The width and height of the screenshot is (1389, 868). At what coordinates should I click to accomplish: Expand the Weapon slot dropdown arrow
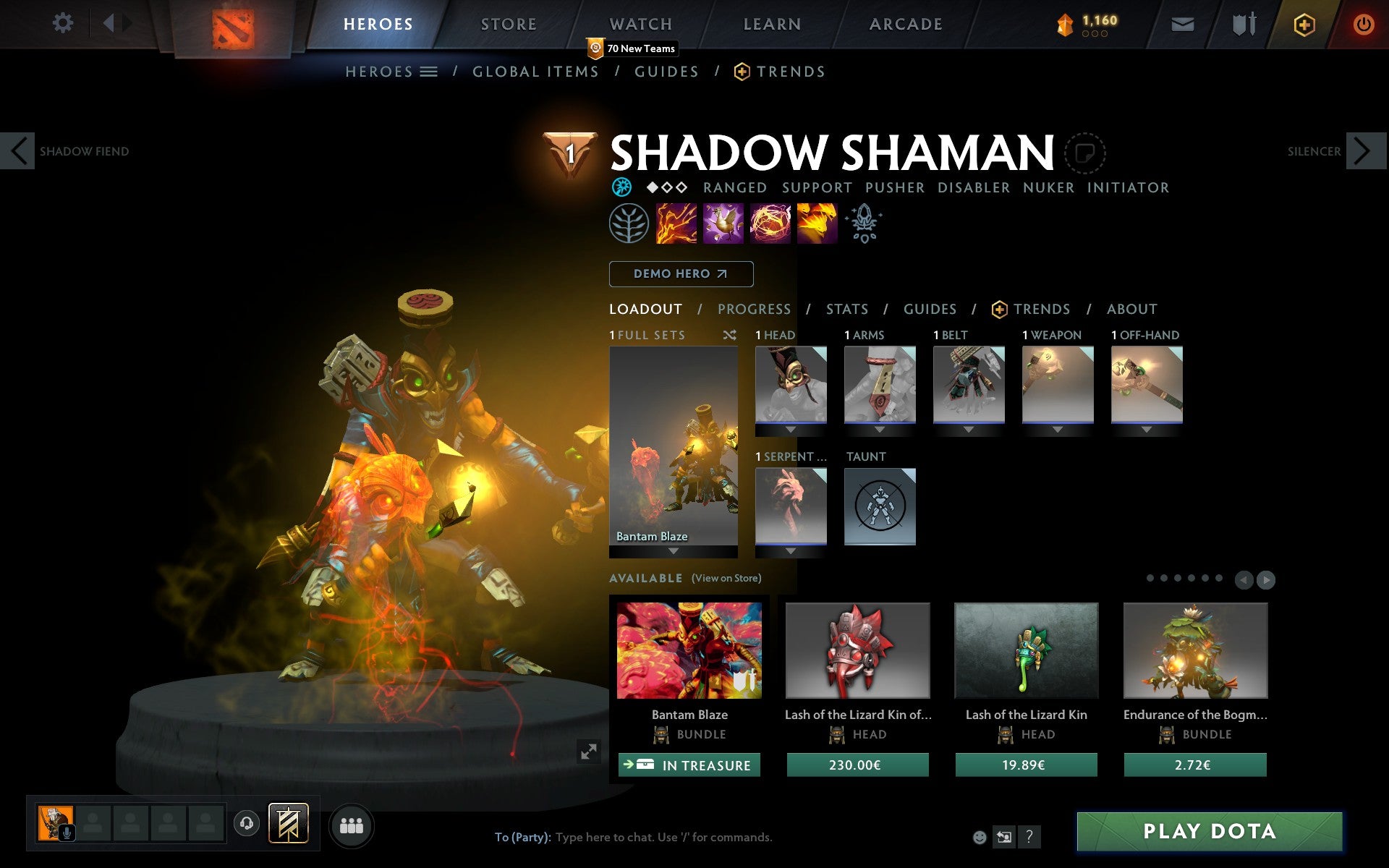click(1057, 428)
